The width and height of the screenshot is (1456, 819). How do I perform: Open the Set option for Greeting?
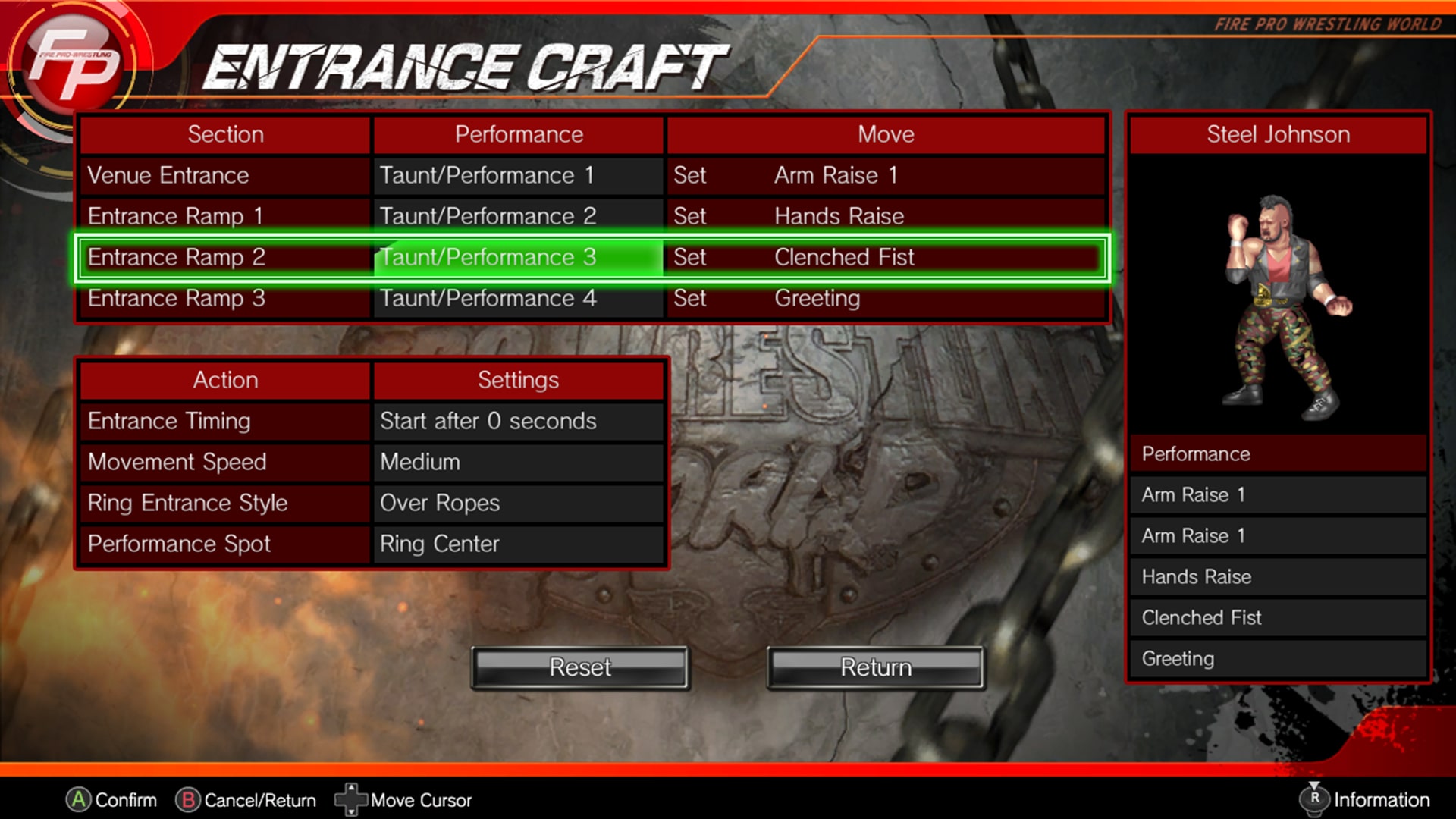[x=690, y=298]
